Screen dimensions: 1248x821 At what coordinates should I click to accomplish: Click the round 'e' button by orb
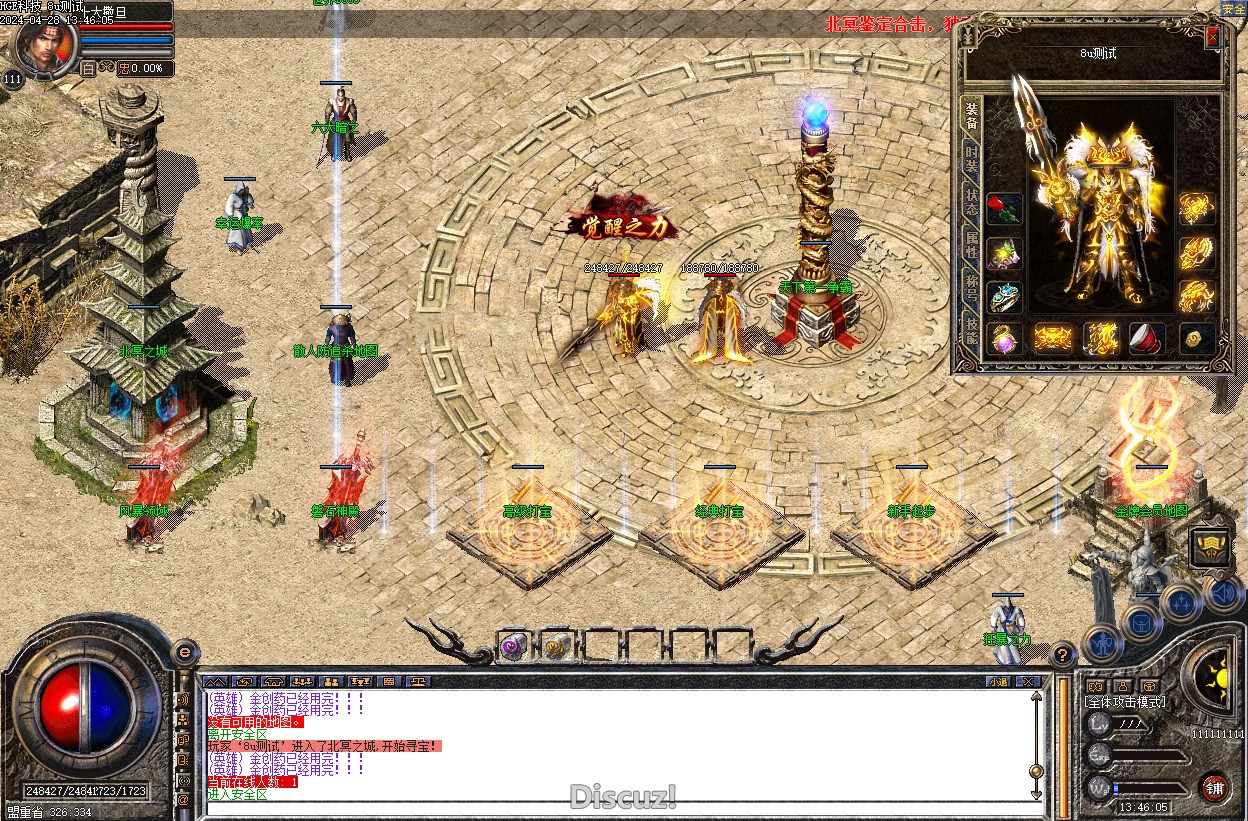click(184, 652)
